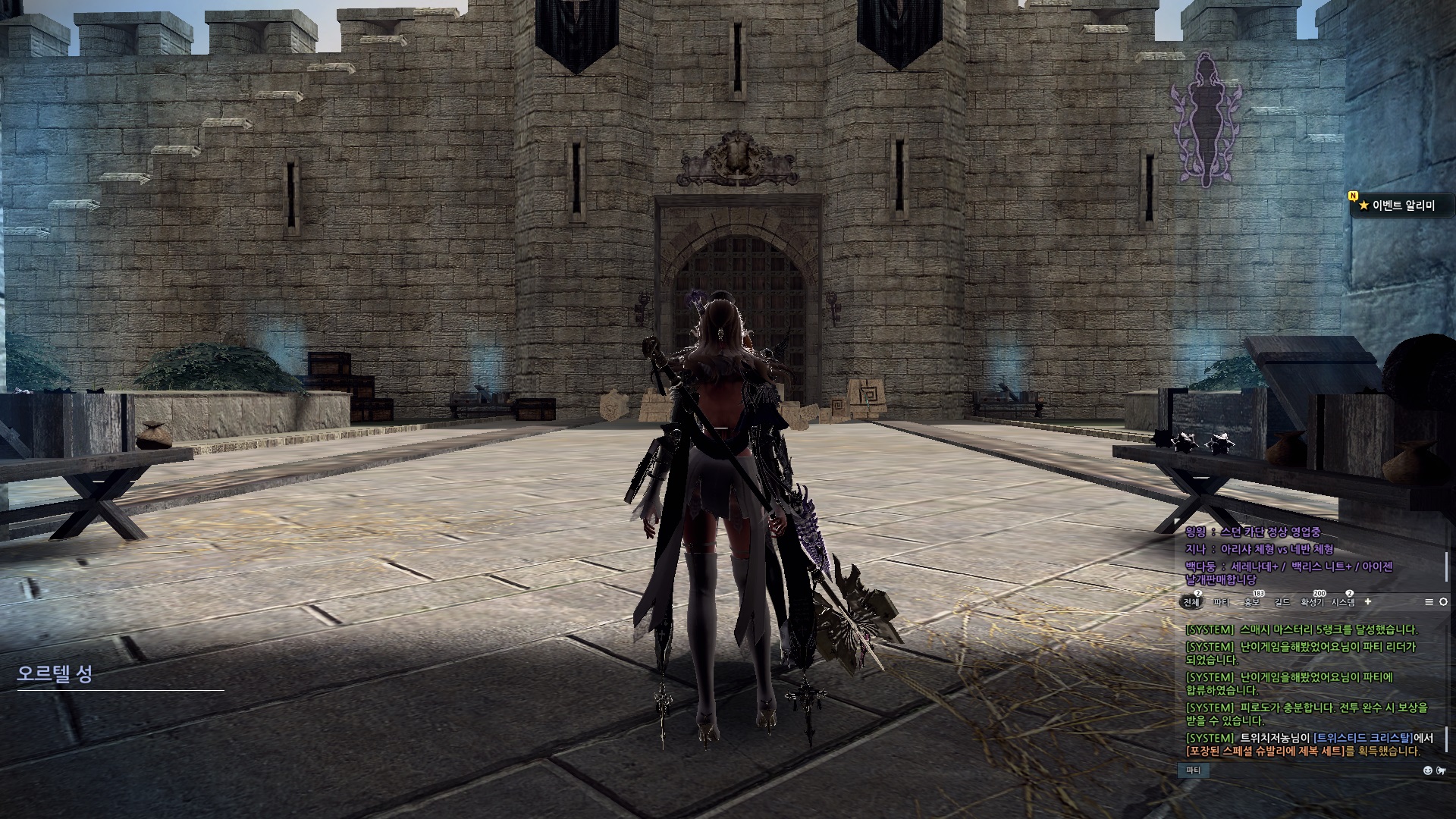Show the 확성기 chat tab

click(x=1312, y=602)
